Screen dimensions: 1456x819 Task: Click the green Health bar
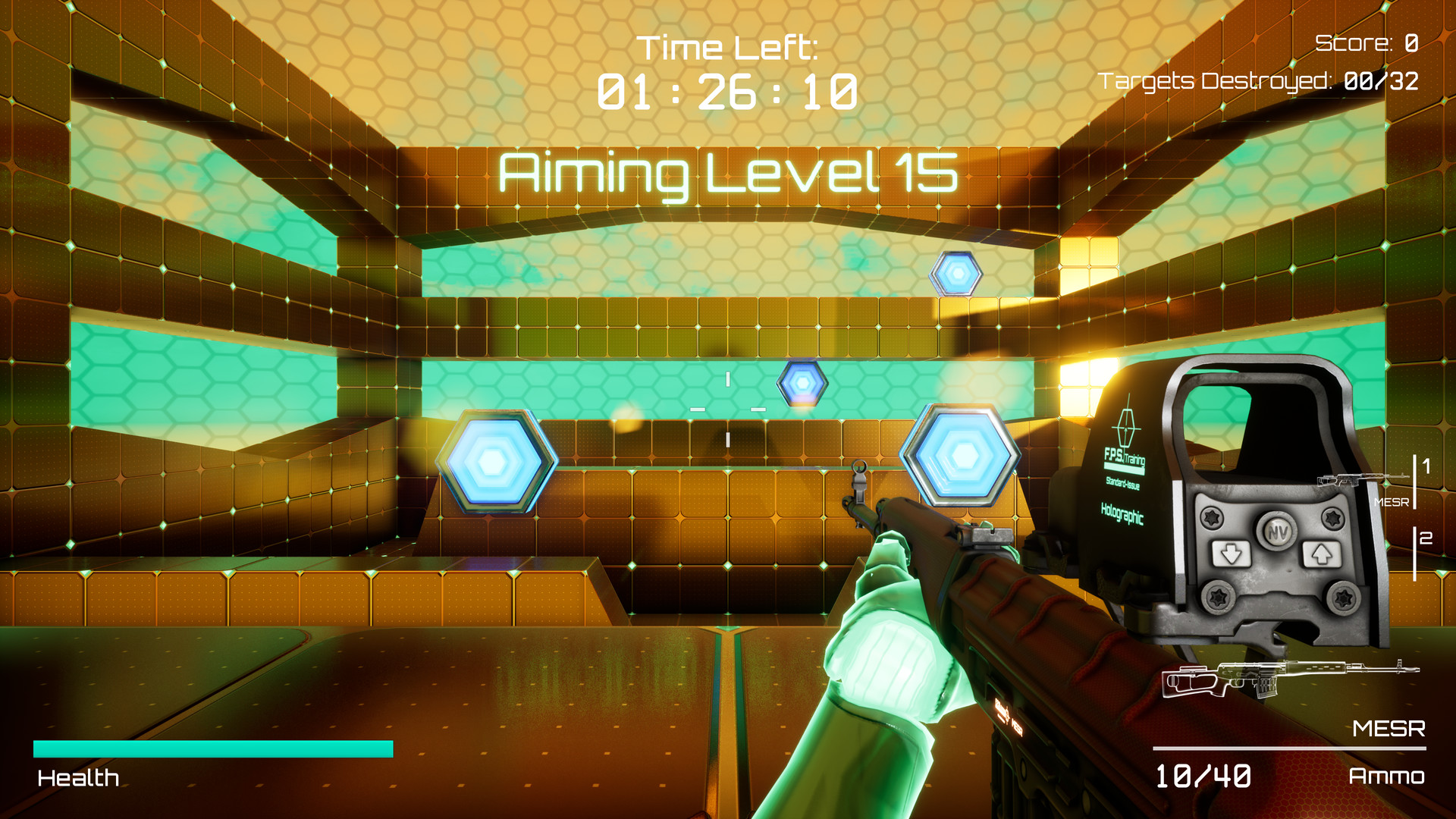click(212, 749)
